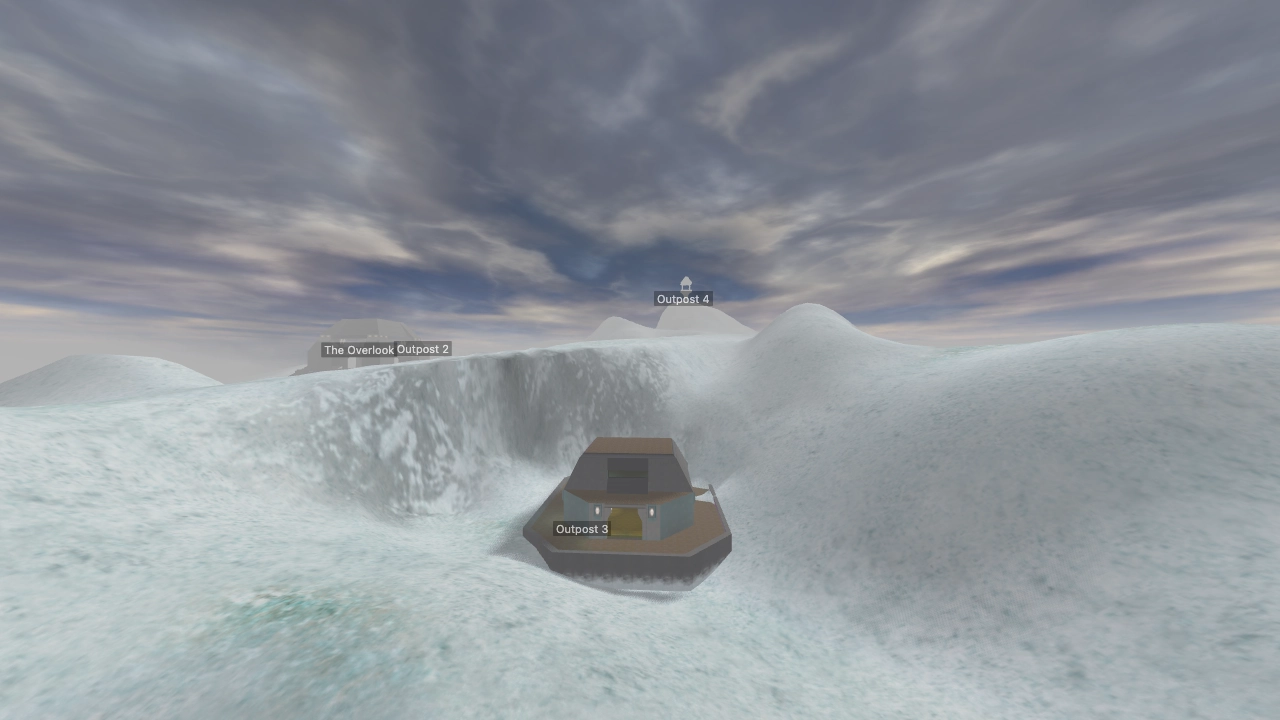Click the left wall light on Outpost 3
1280x720 pixels.
[597, 511]
